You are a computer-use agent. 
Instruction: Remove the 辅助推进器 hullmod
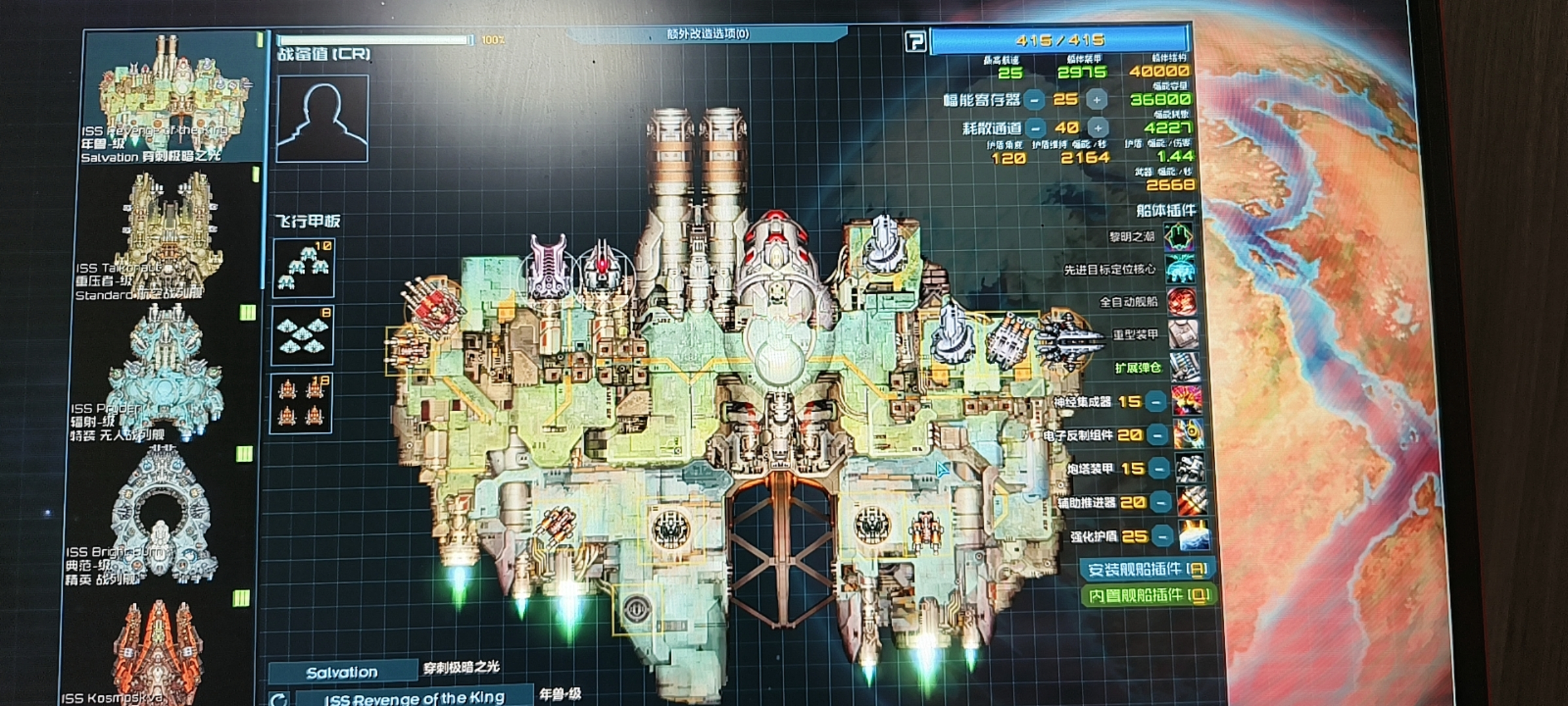1160,503
